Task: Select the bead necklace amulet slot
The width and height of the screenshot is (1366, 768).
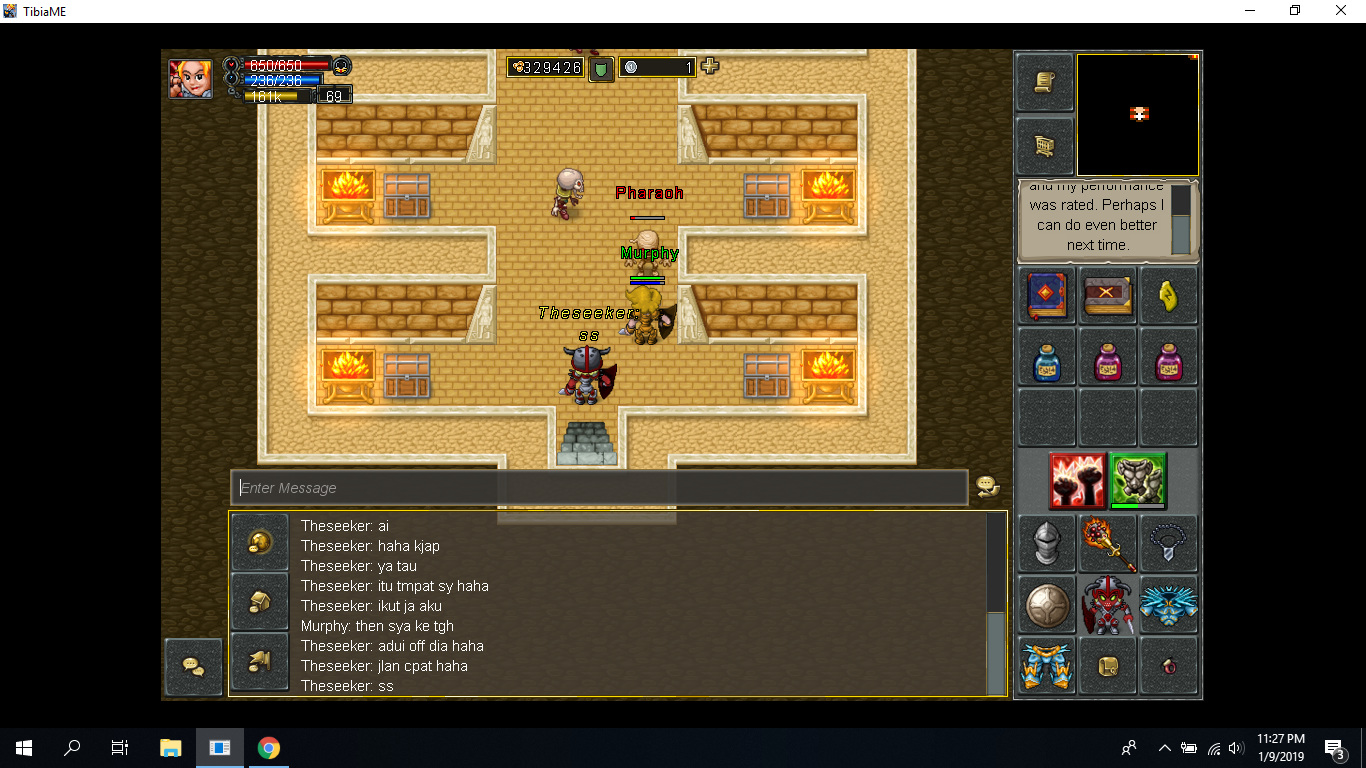Action: [x=1168, y=544]
